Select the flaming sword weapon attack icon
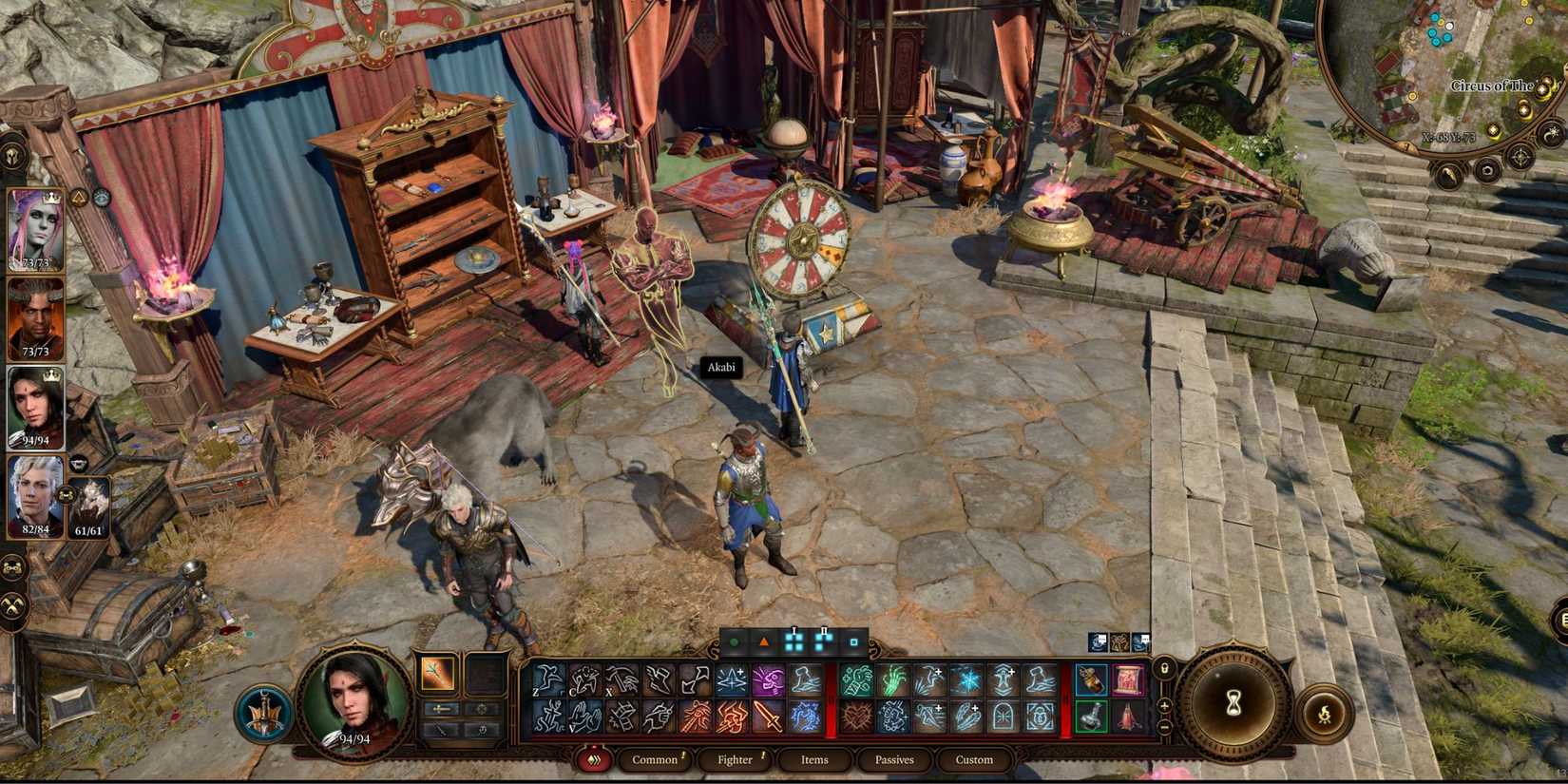 pyautogui.click(x=767, y=718)
